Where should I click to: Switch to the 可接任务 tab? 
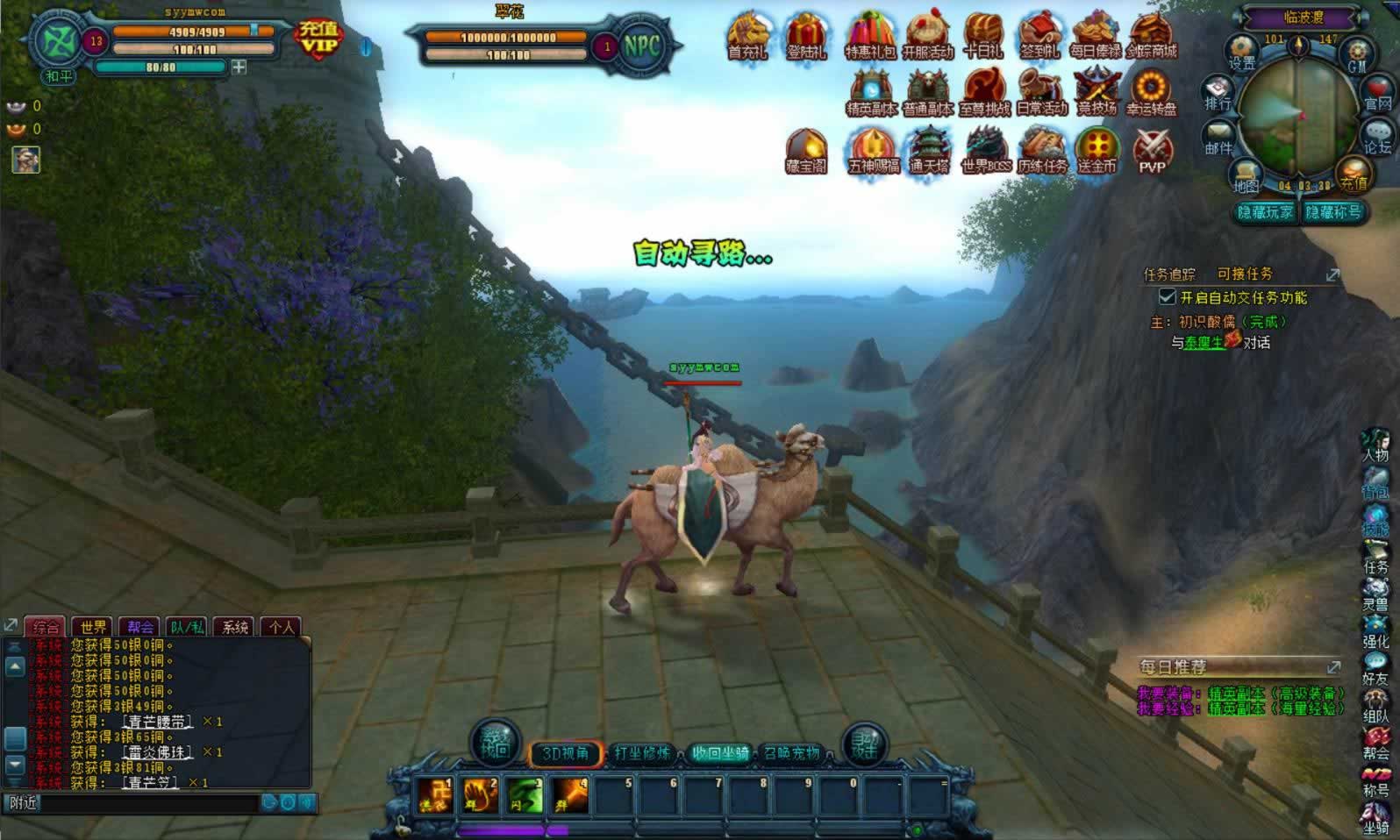coord(1244,274)
